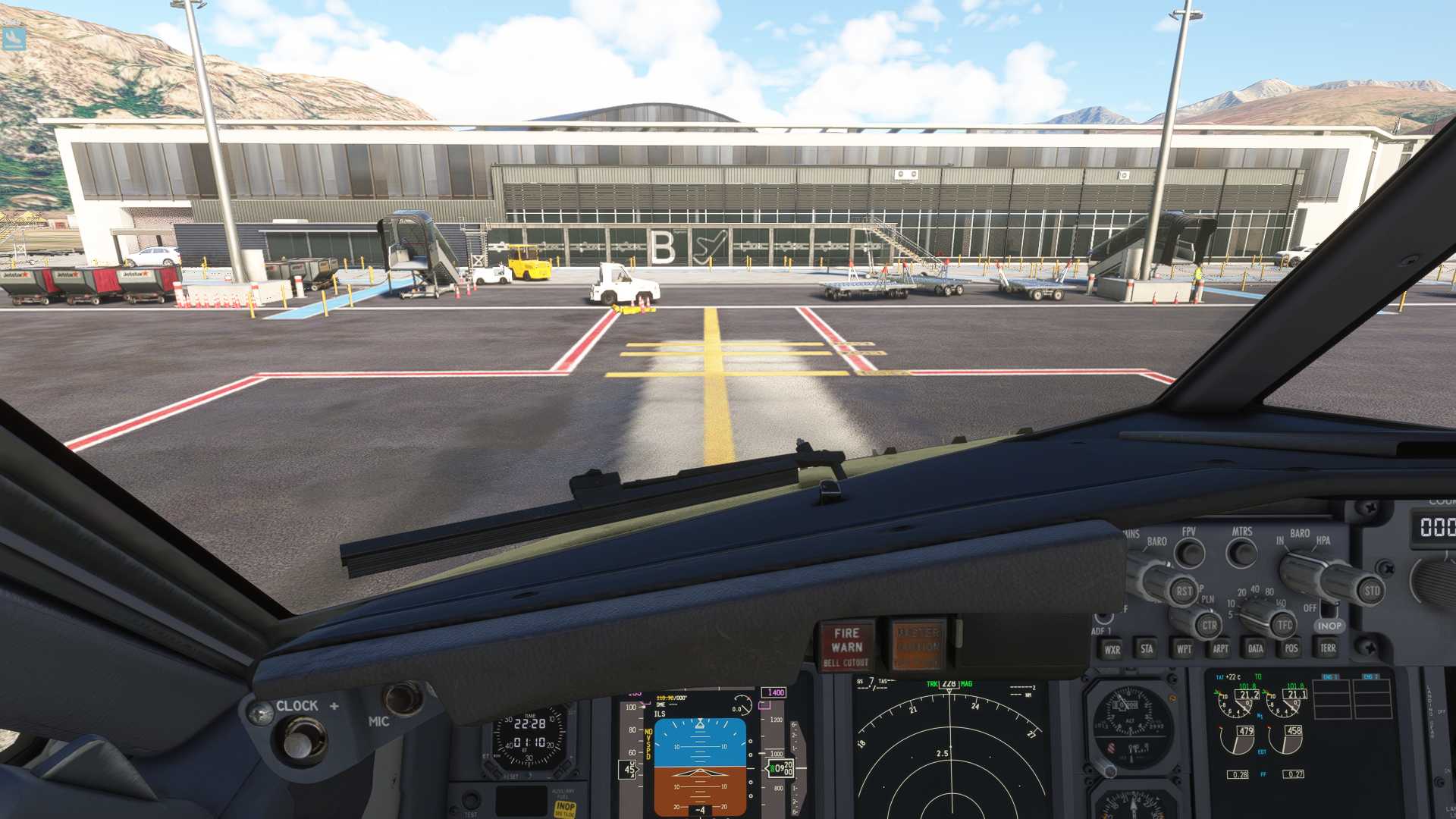Image resolution: width=1456 pixels, height=819 pixels.
Task: Display airports using the ARPT button
Action: click(x=1219, y=649)
